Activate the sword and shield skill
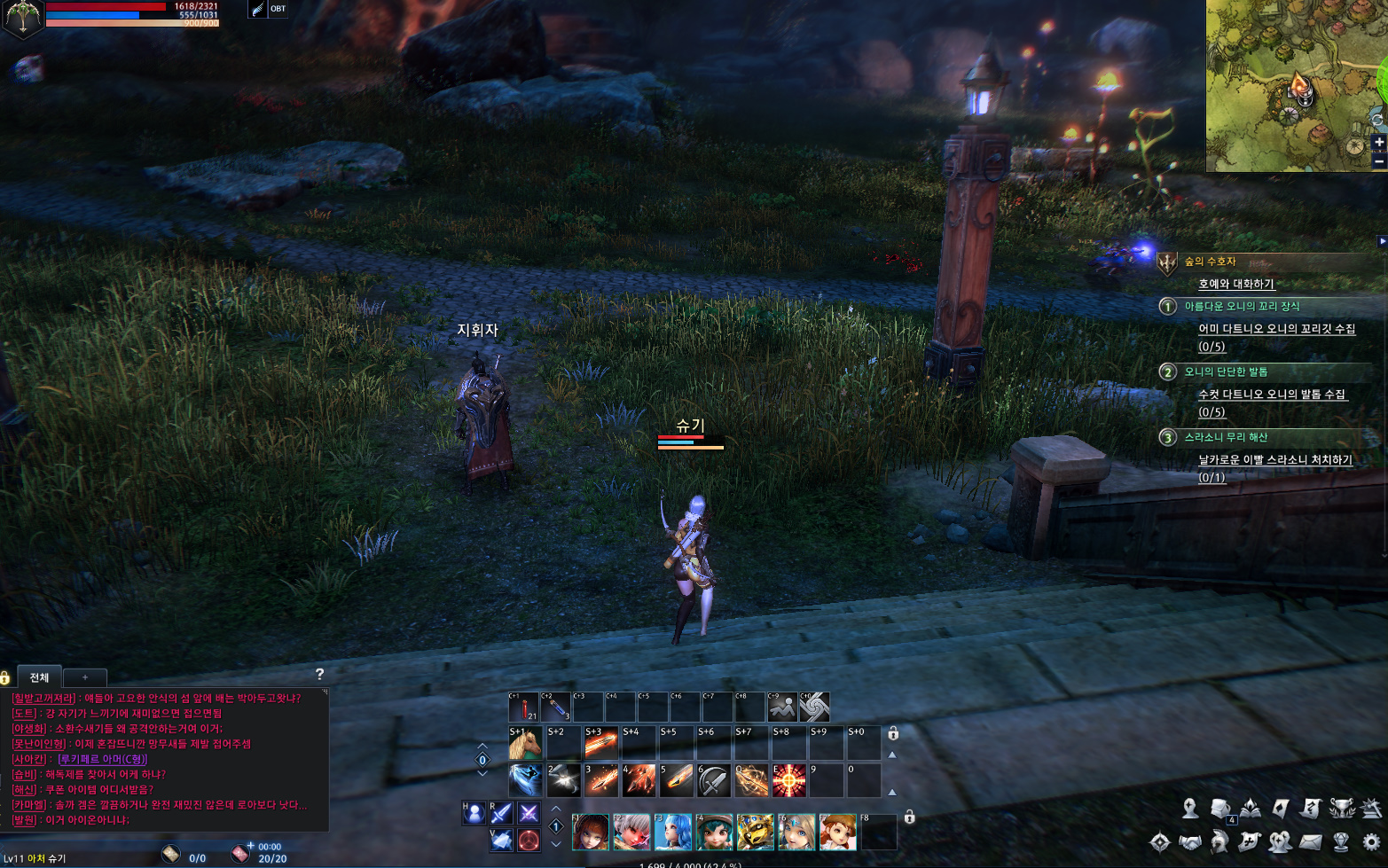 tap(713, 781)
